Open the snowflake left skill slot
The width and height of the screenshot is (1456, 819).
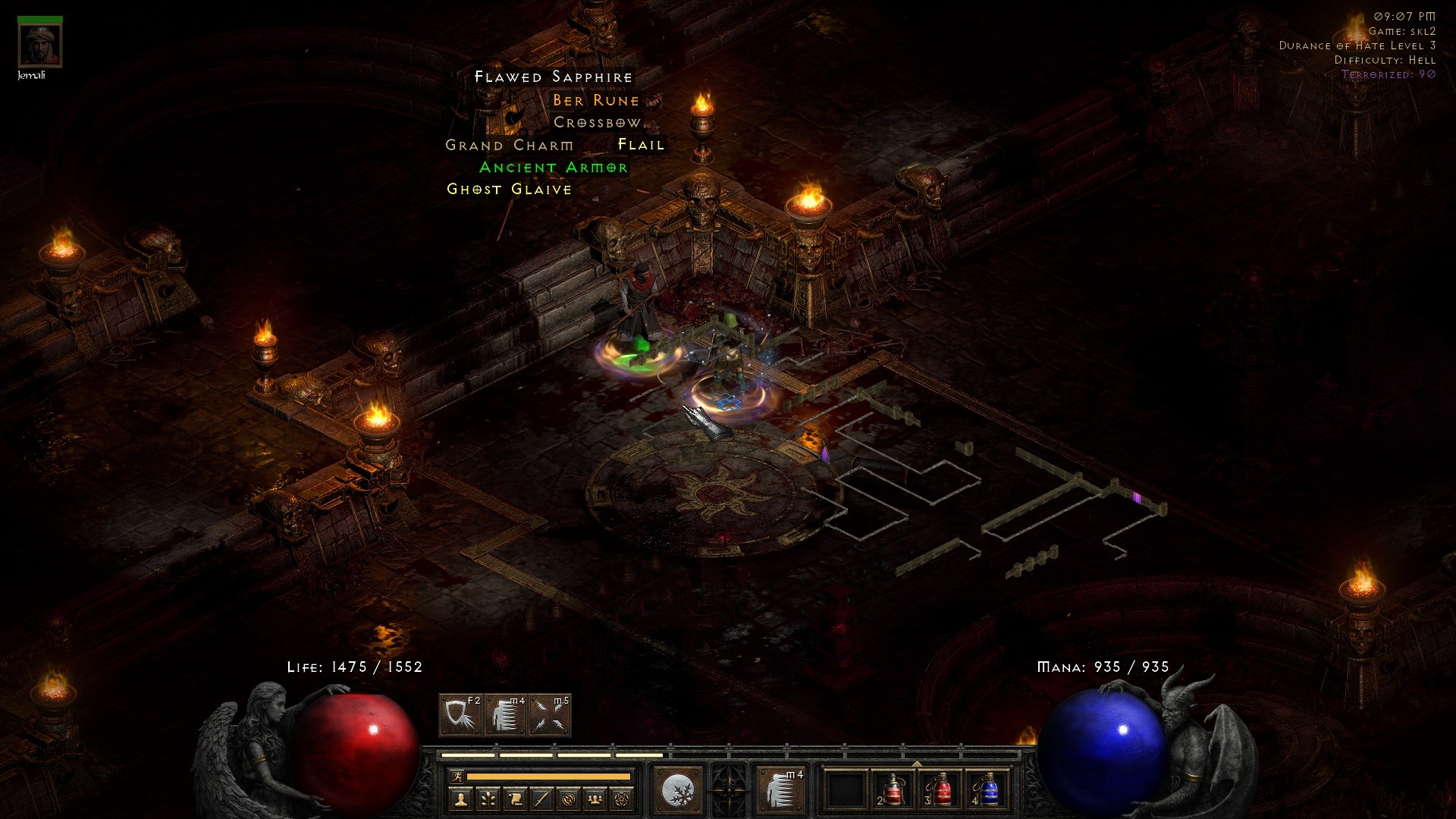[x=677, y=791]
